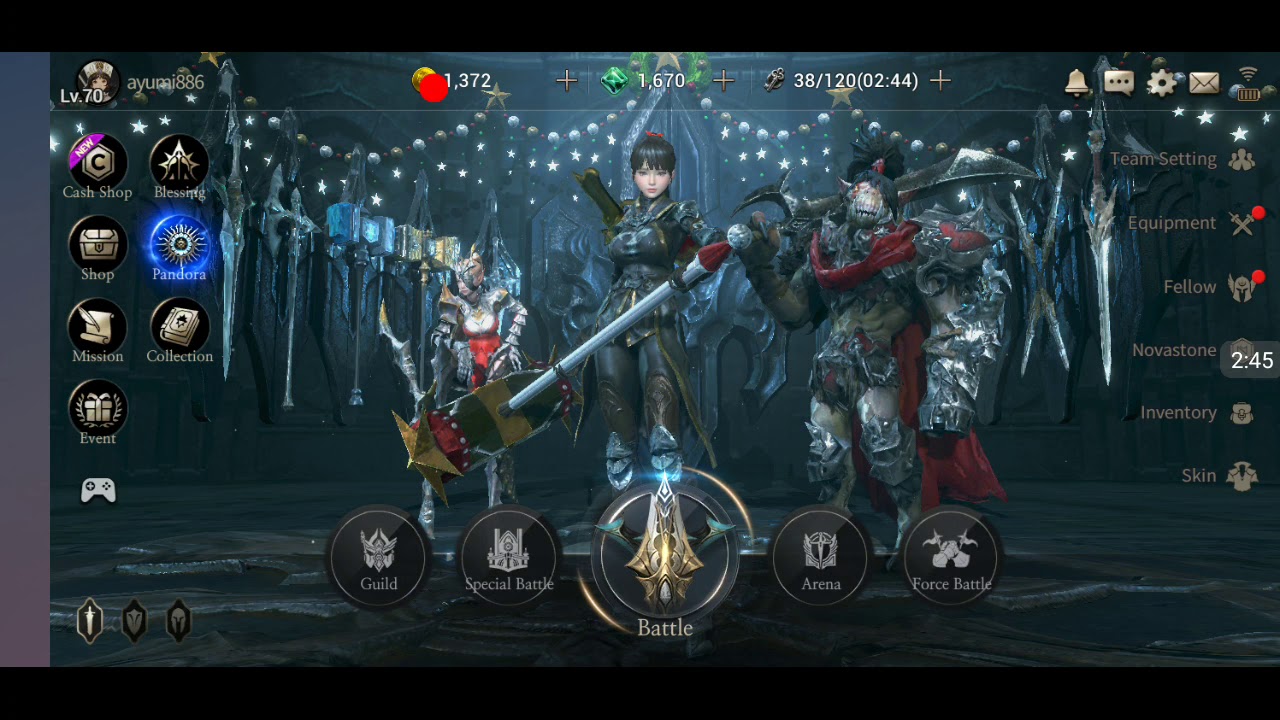The image size is (1280, 720).
Task: Enter the Arena
Action: 821,556
